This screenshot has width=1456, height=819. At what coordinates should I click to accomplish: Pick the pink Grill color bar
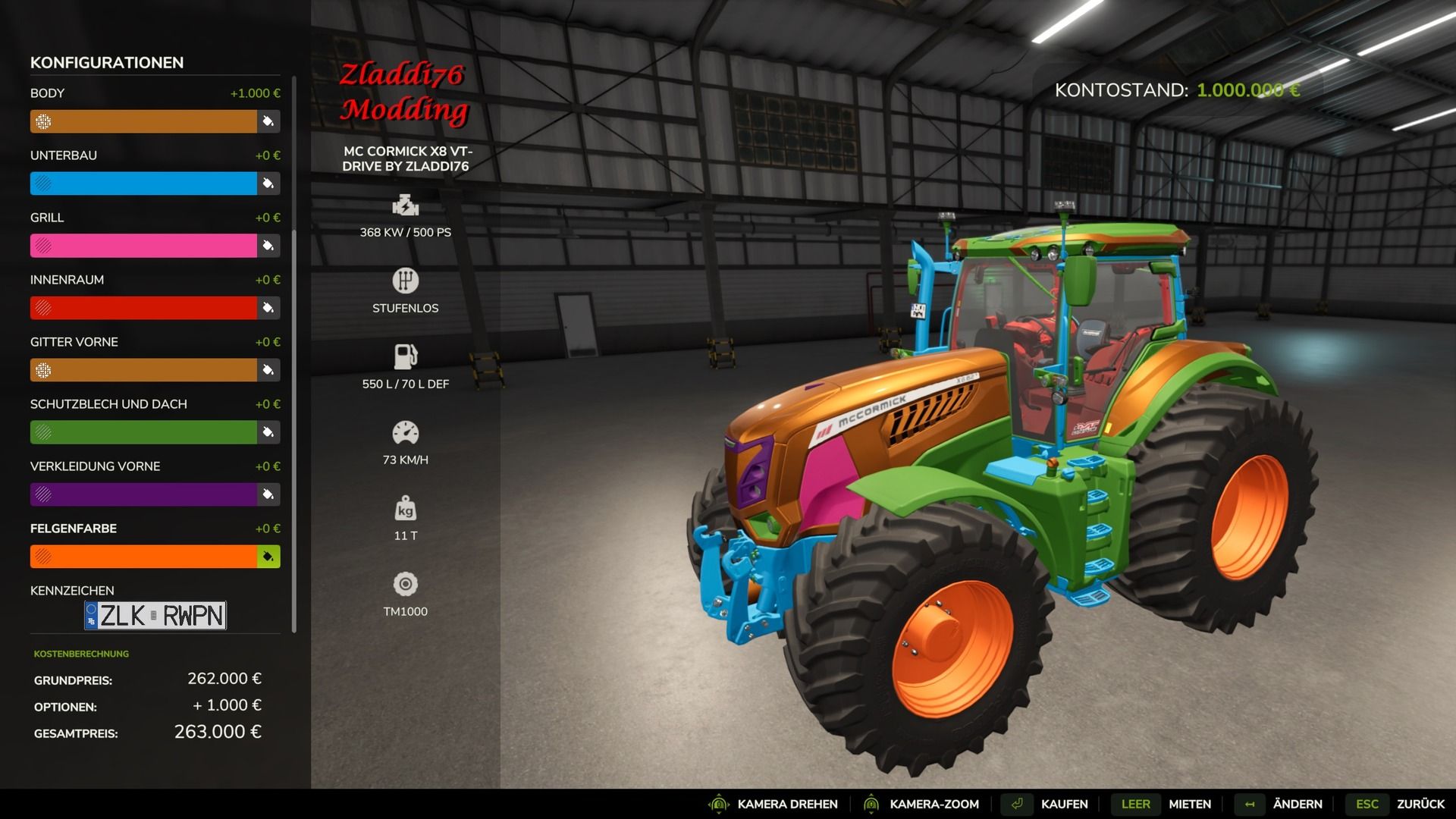tap(144, 246)
